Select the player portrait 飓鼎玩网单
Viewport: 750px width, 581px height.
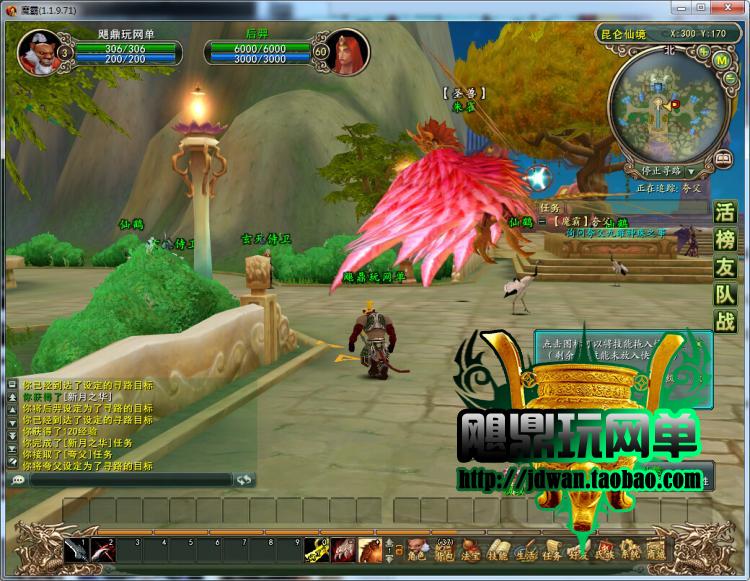coord(37,52)
